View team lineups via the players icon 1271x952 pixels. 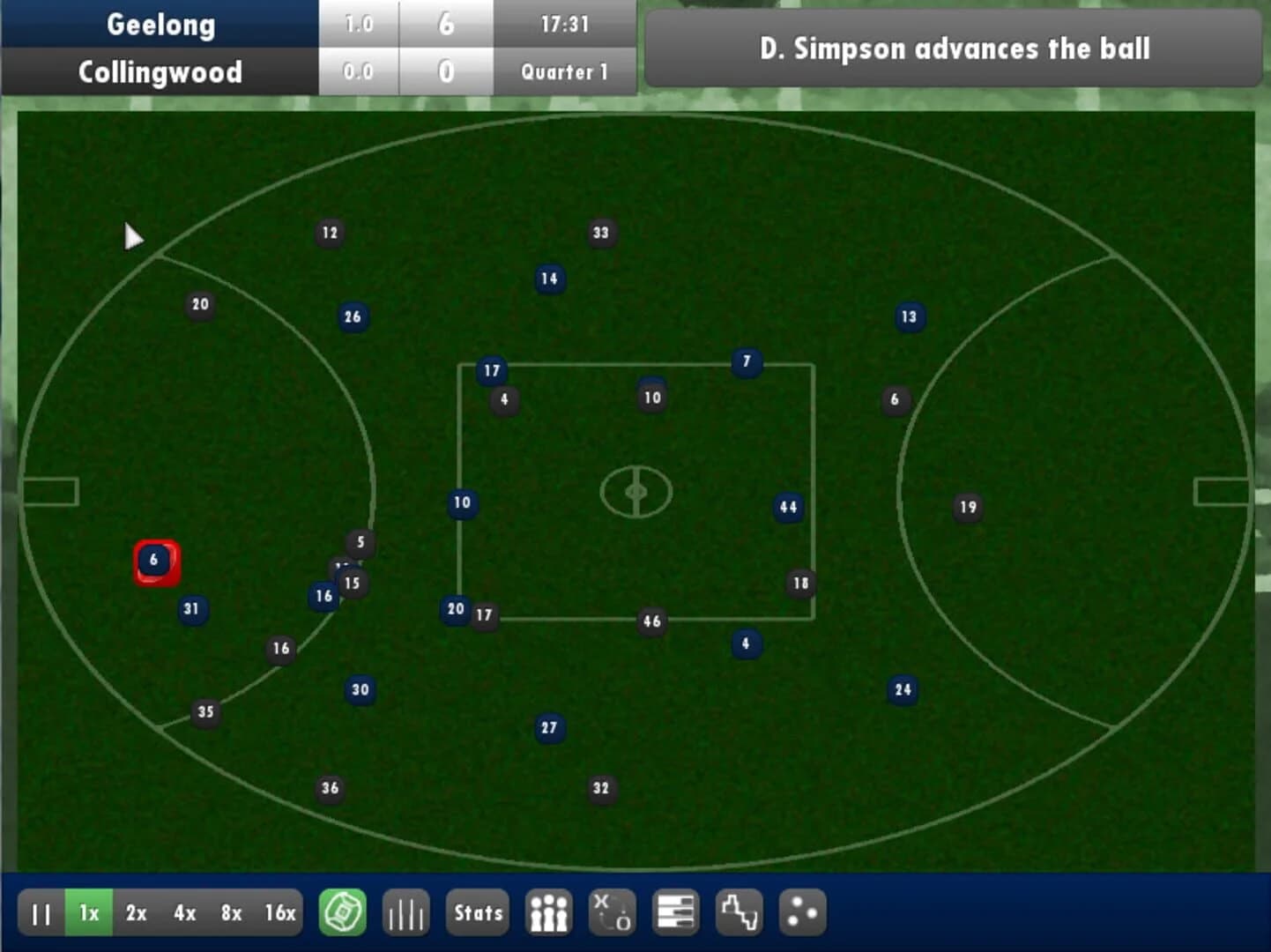pyautogui.click(x=548, y=912)
